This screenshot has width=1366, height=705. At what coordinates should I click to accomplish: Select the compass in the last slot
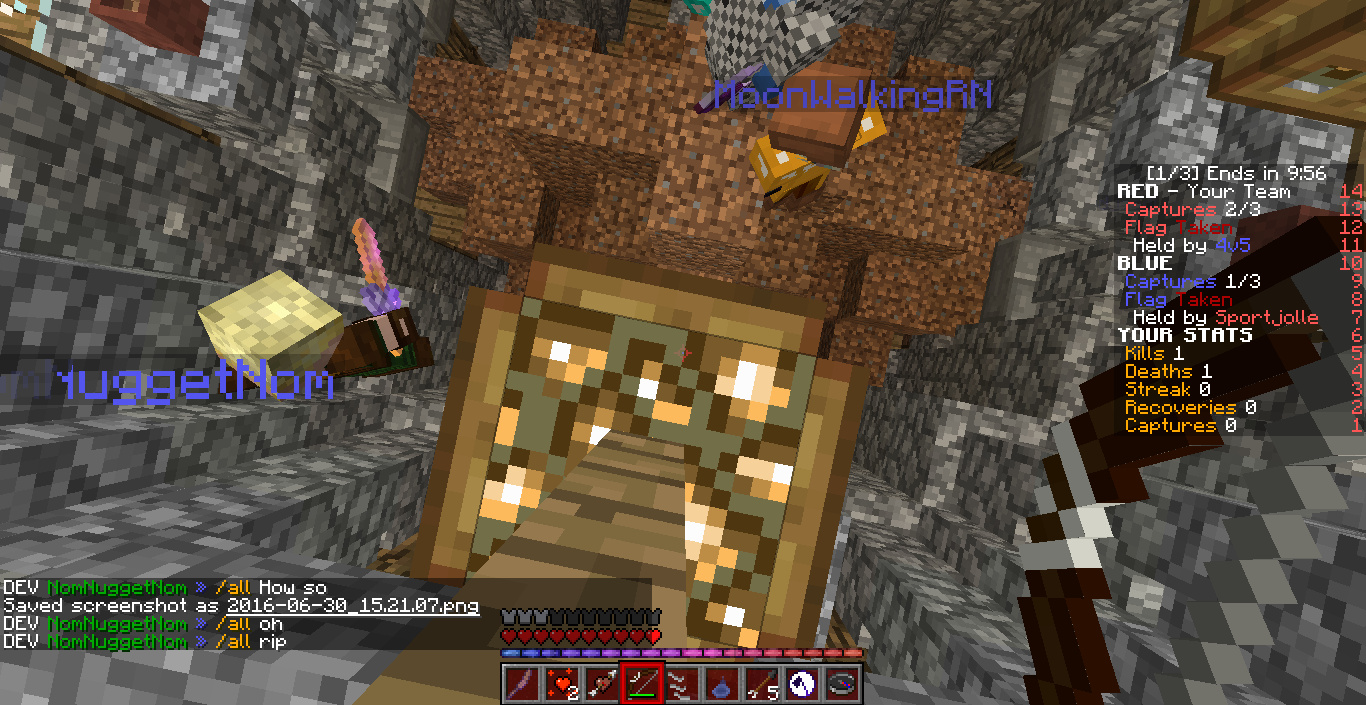[x=840, y=683]
